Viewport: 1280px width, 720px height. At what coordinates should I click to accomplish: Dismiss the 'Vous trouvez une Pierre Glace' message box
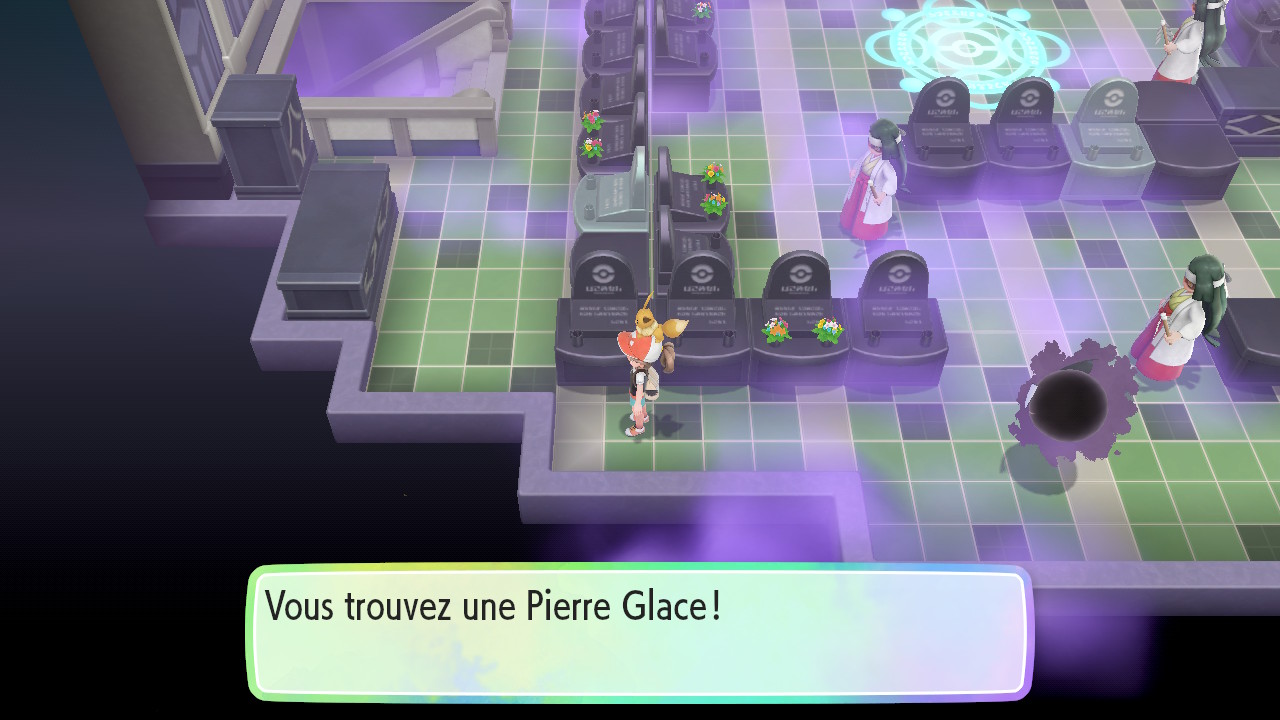[638, 632]
